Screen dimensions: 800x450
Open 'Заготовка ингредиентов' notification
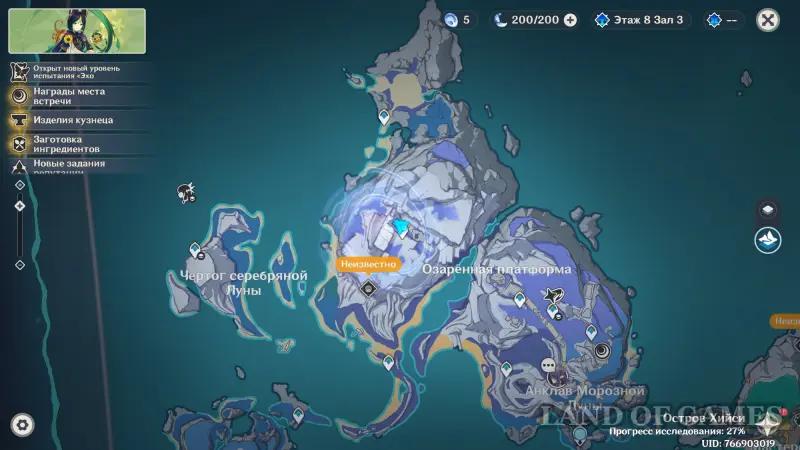click(x=69, y=144)
